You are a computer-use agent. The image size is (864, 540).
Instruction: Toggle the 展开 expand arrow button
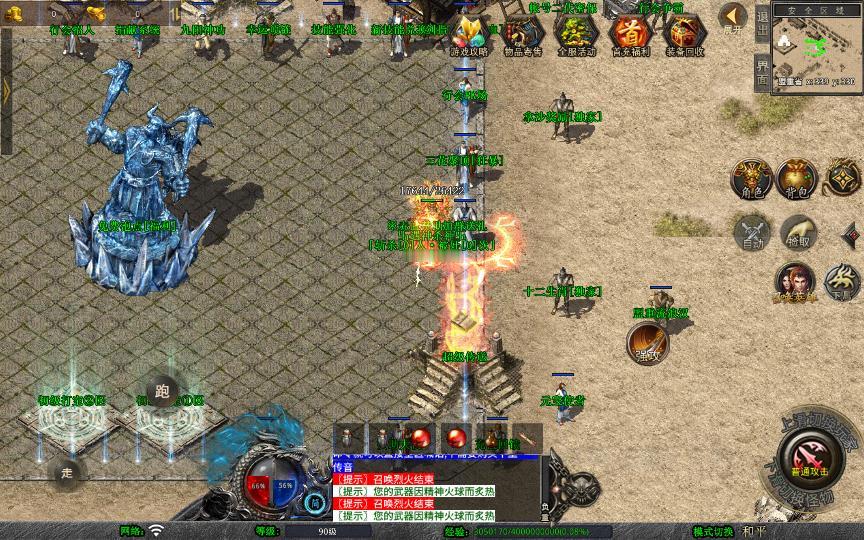click(733, 17)
